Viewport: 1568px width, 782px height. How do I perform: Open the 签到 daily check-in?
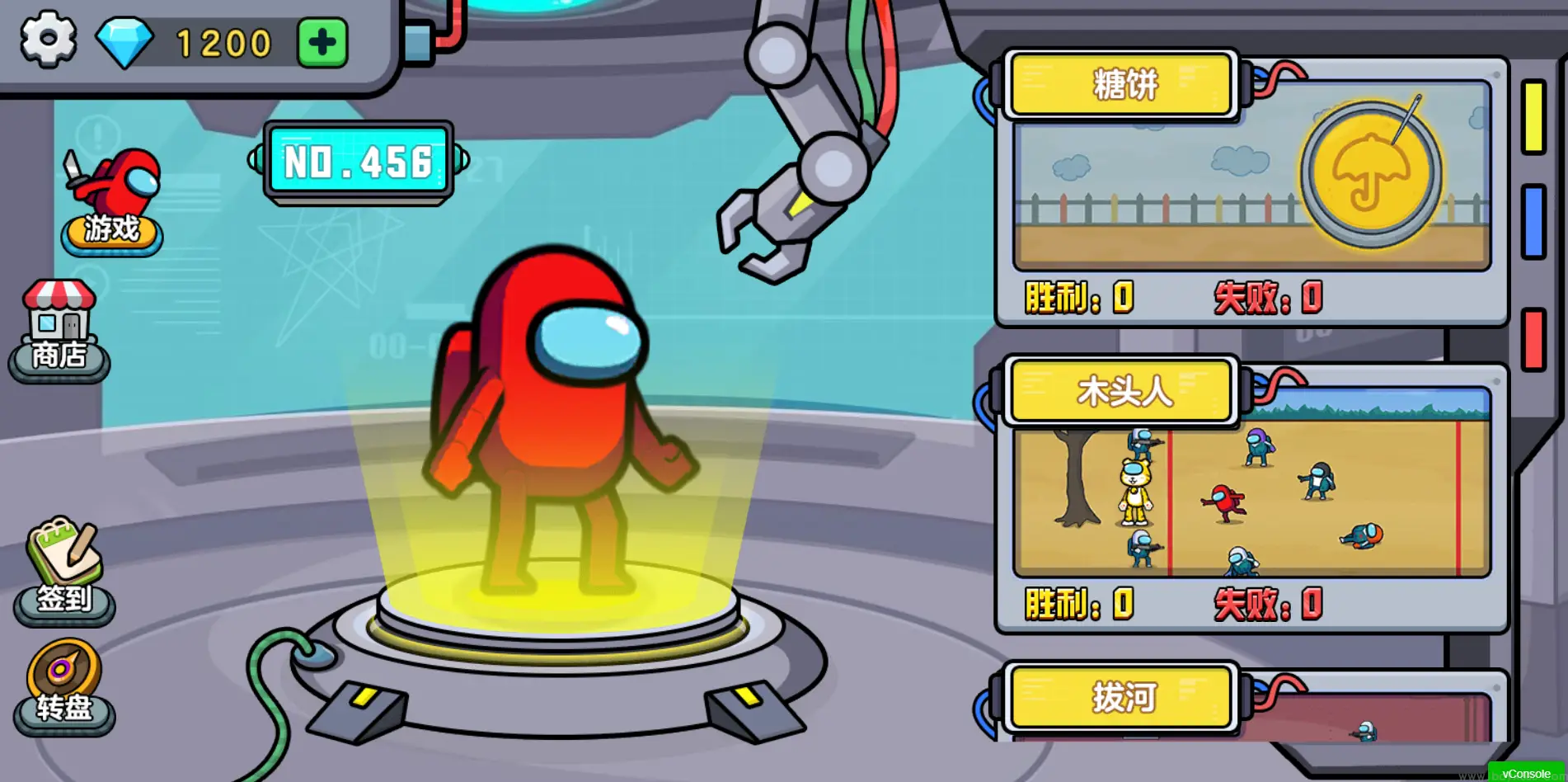pos(64,571)
